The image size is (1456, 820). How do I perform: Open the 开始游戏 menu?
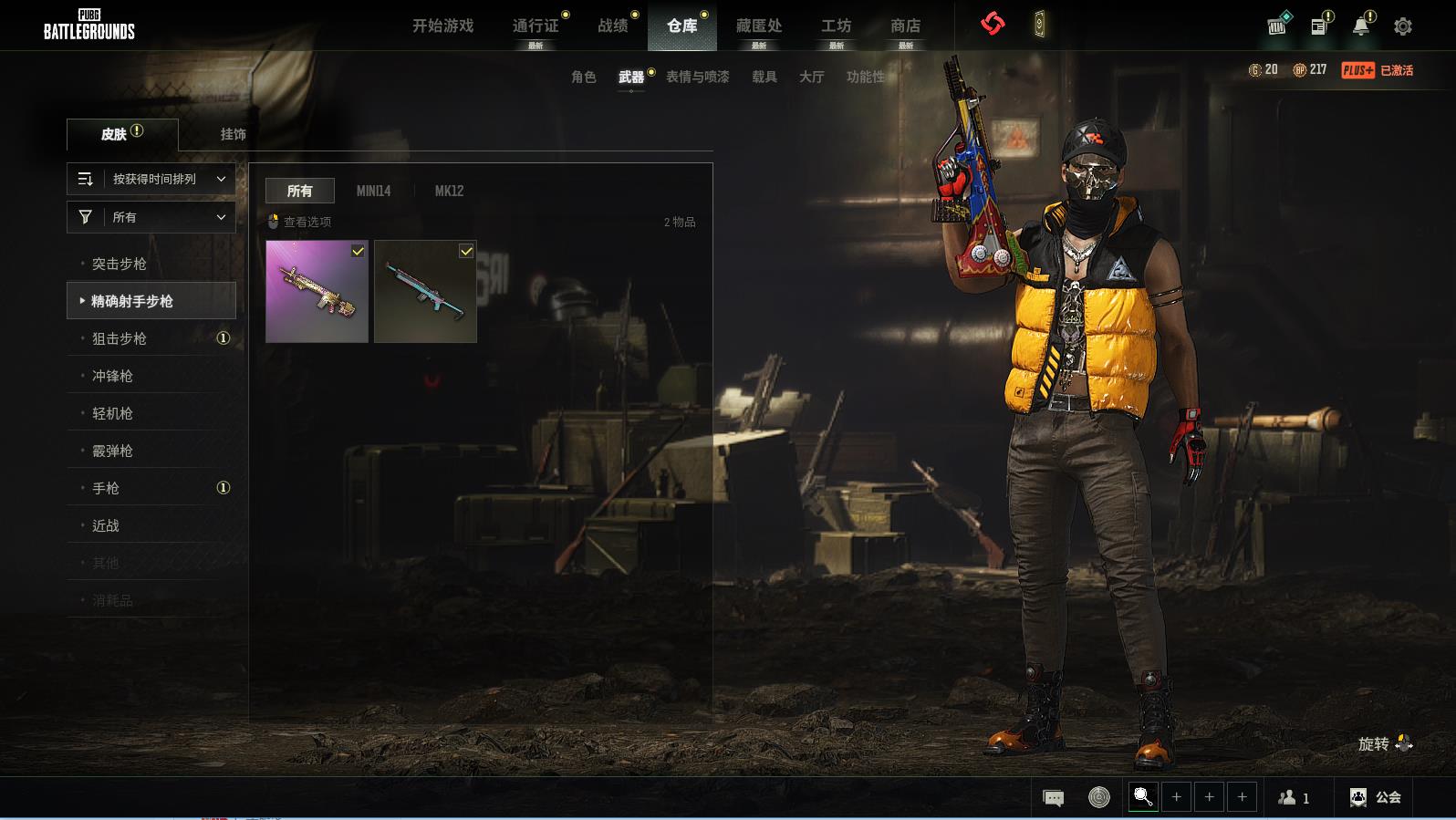coord(442,26)
